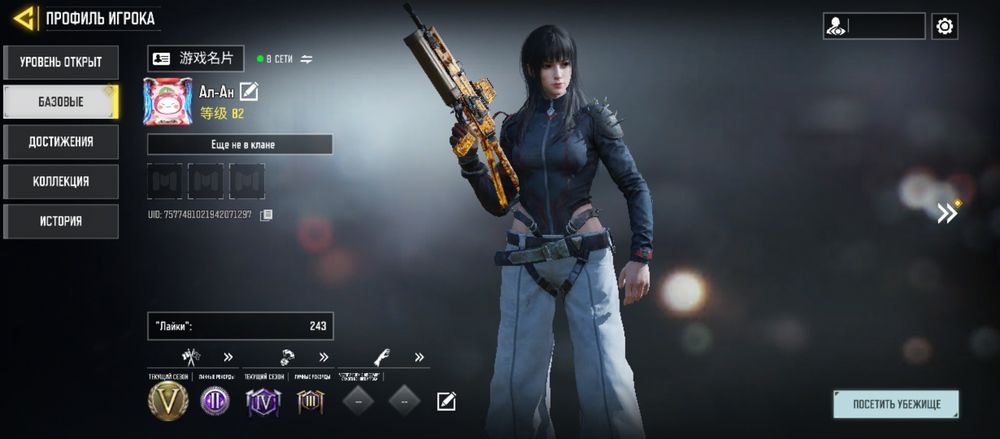The height and width of the screenshot is (439, 1000).
Task: Show the ИСТОРИЯ tab
Action: point(60,221)
